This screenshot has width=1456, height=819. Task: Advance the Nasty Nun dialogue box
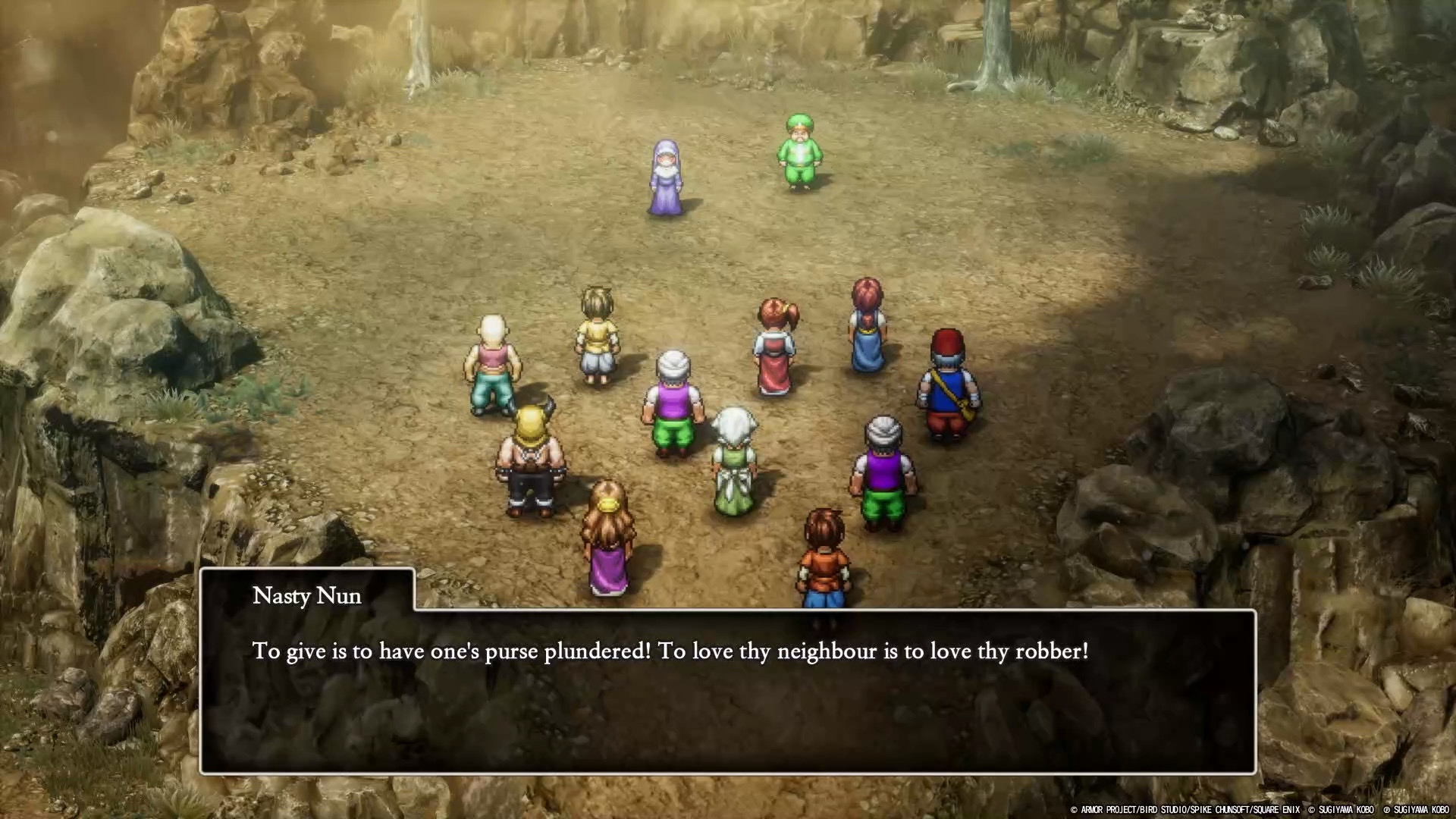pos(726,690)
